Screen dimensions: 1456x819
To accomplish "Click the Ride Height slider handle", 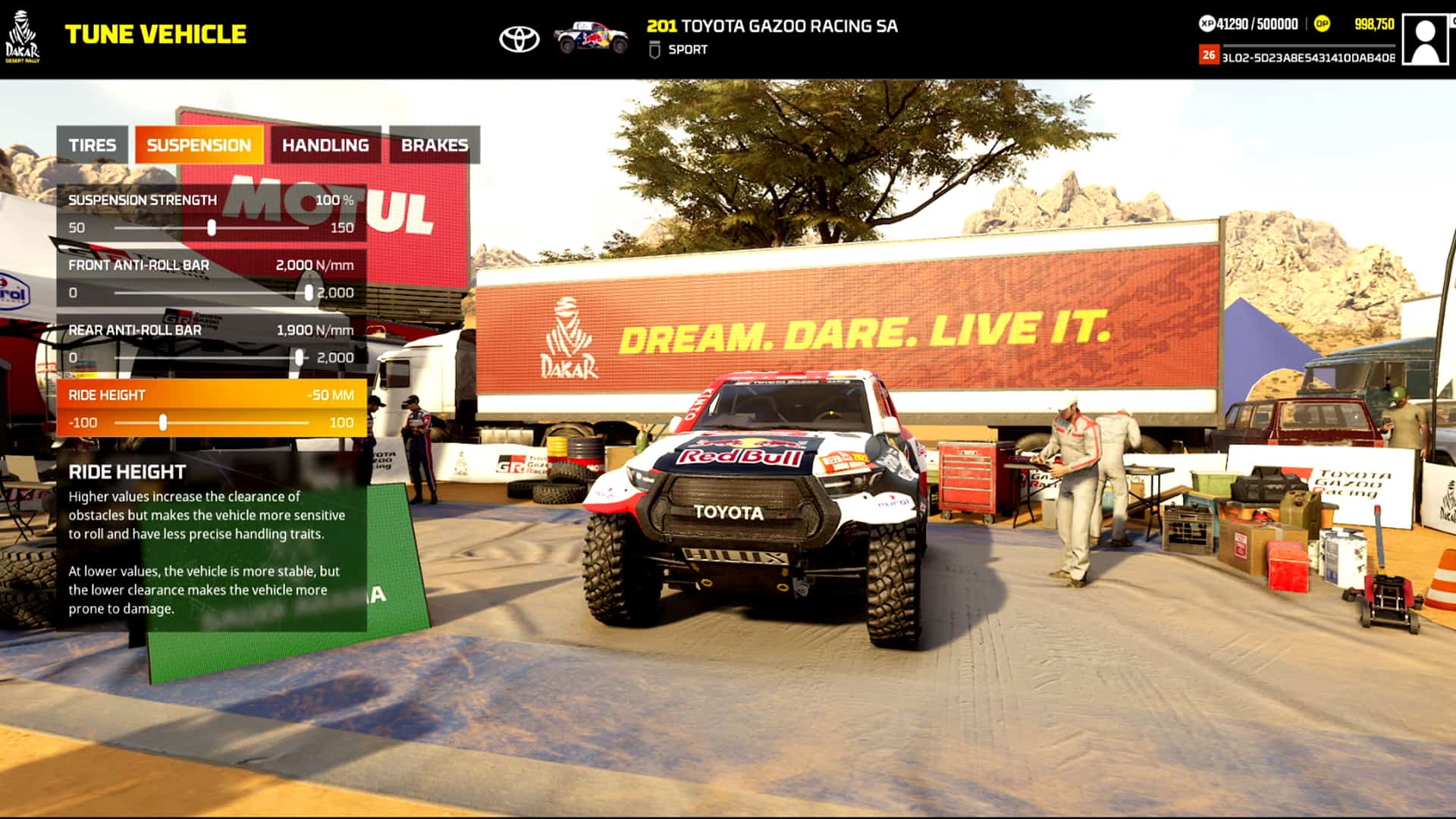I will (163, 422).
